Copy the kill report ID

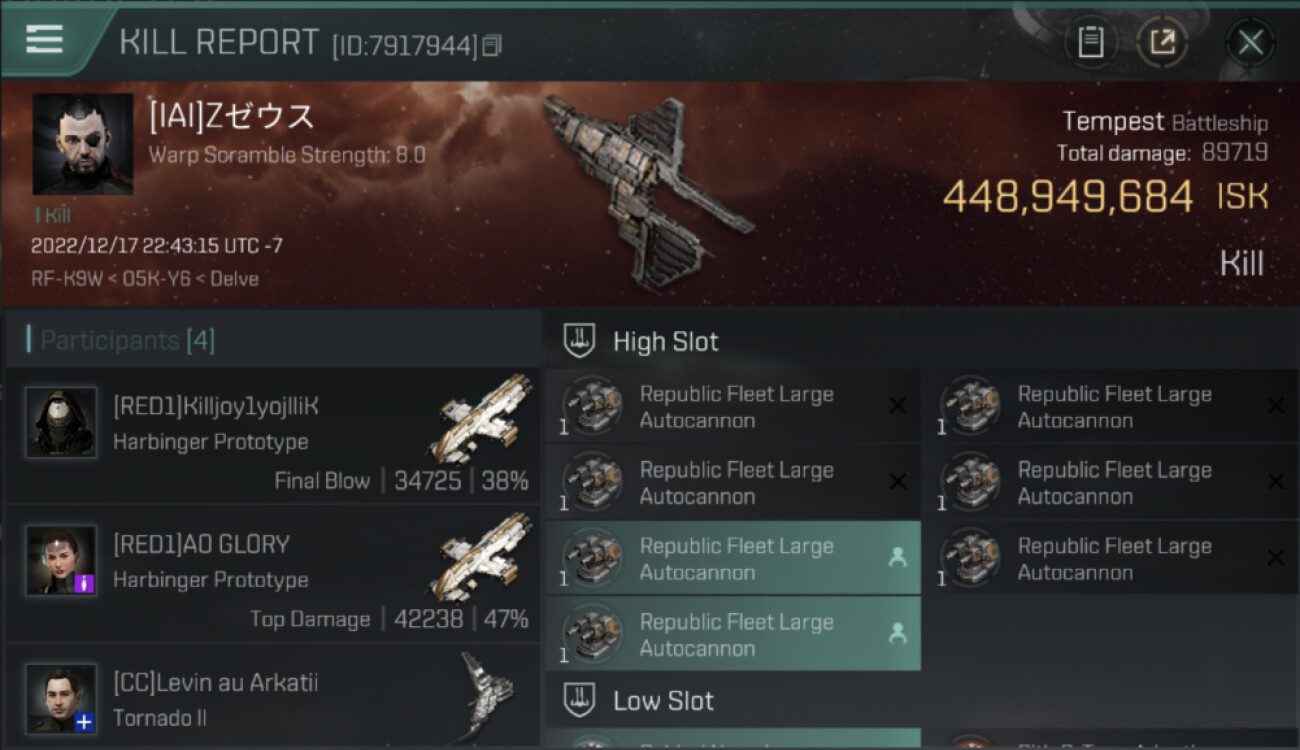coord(492,45)
